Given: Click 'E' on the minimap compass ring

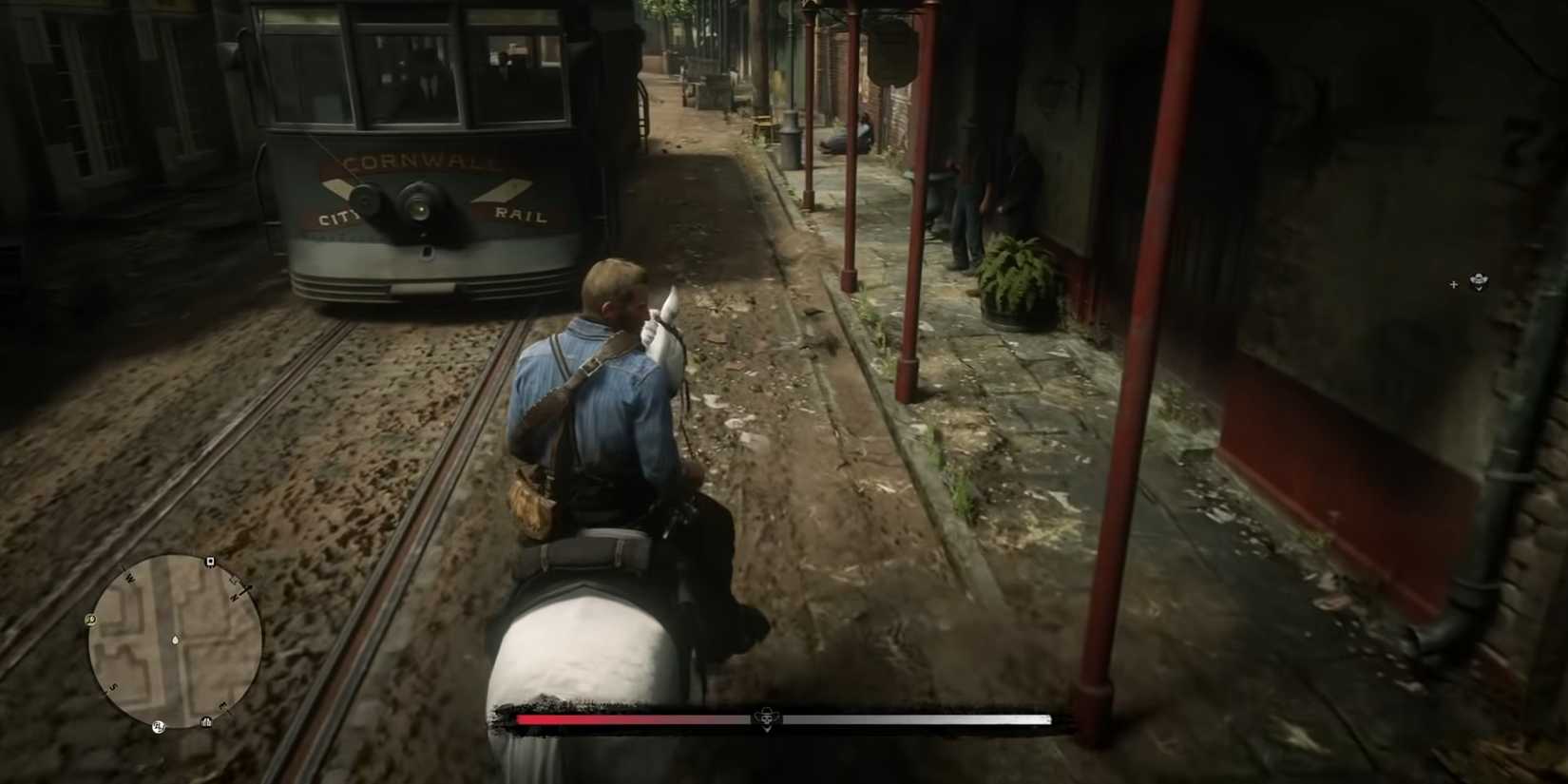Looking at the screenshot, I should tap(221, 705).
